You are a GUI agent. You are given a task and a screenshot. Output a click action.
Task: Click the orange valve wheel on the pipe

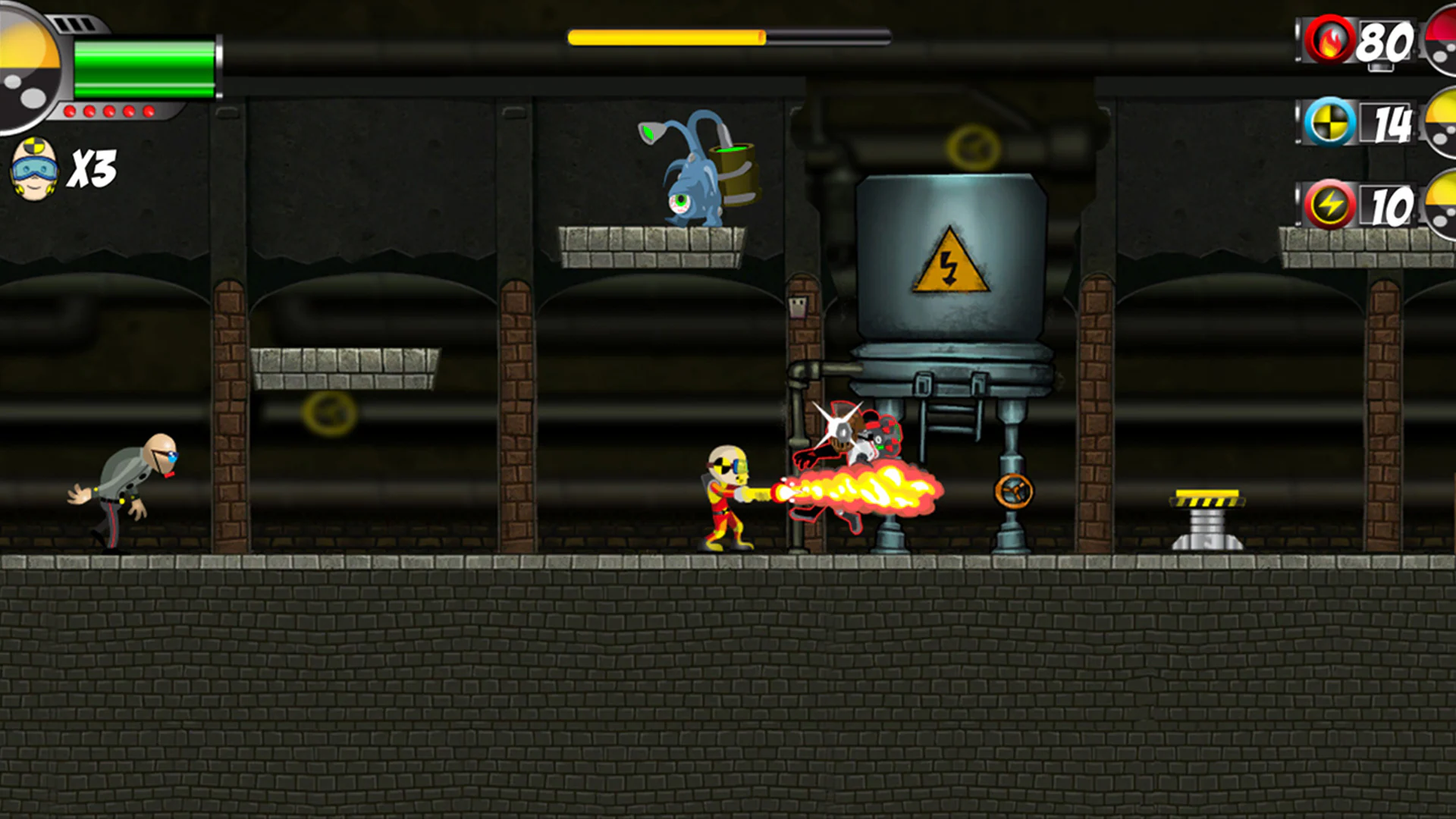point(1014,491)
